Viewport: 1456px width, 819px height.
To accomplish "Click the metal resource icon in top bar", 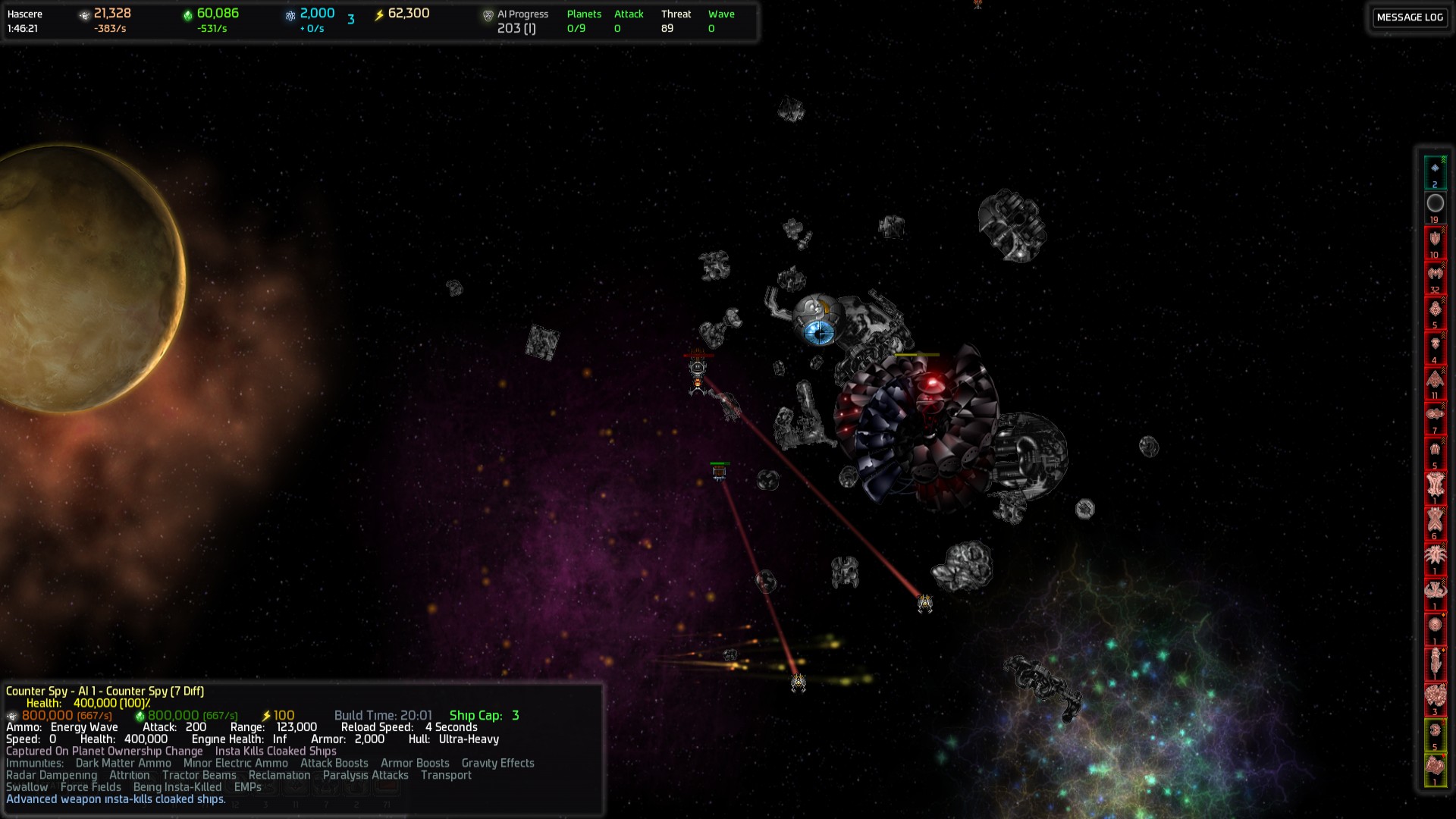I will pos(83,13).
